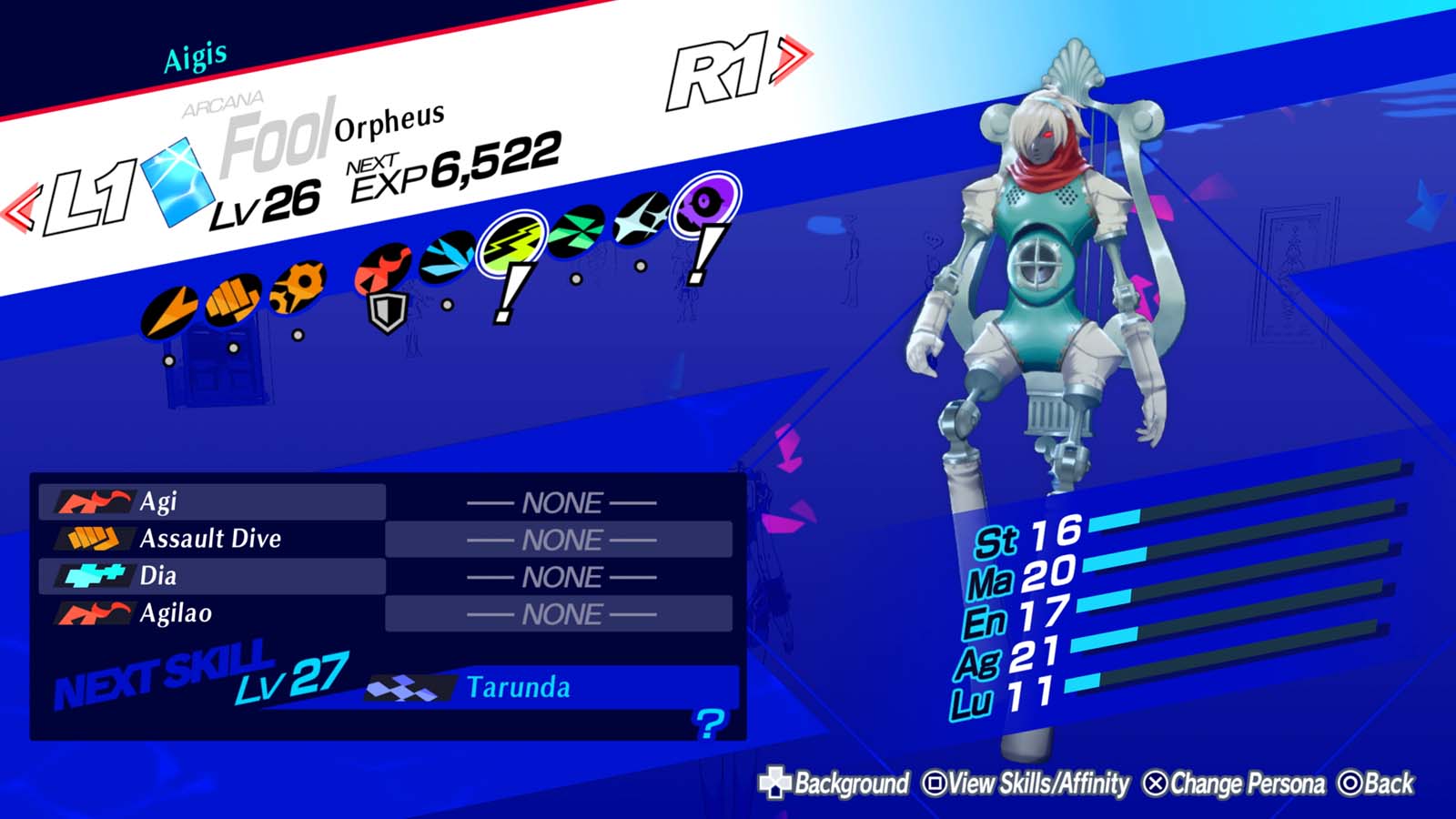Screen dimensions: 1456x819
Task: Reveal hidden skill by clicking the question mark
Action: point(711,723)
